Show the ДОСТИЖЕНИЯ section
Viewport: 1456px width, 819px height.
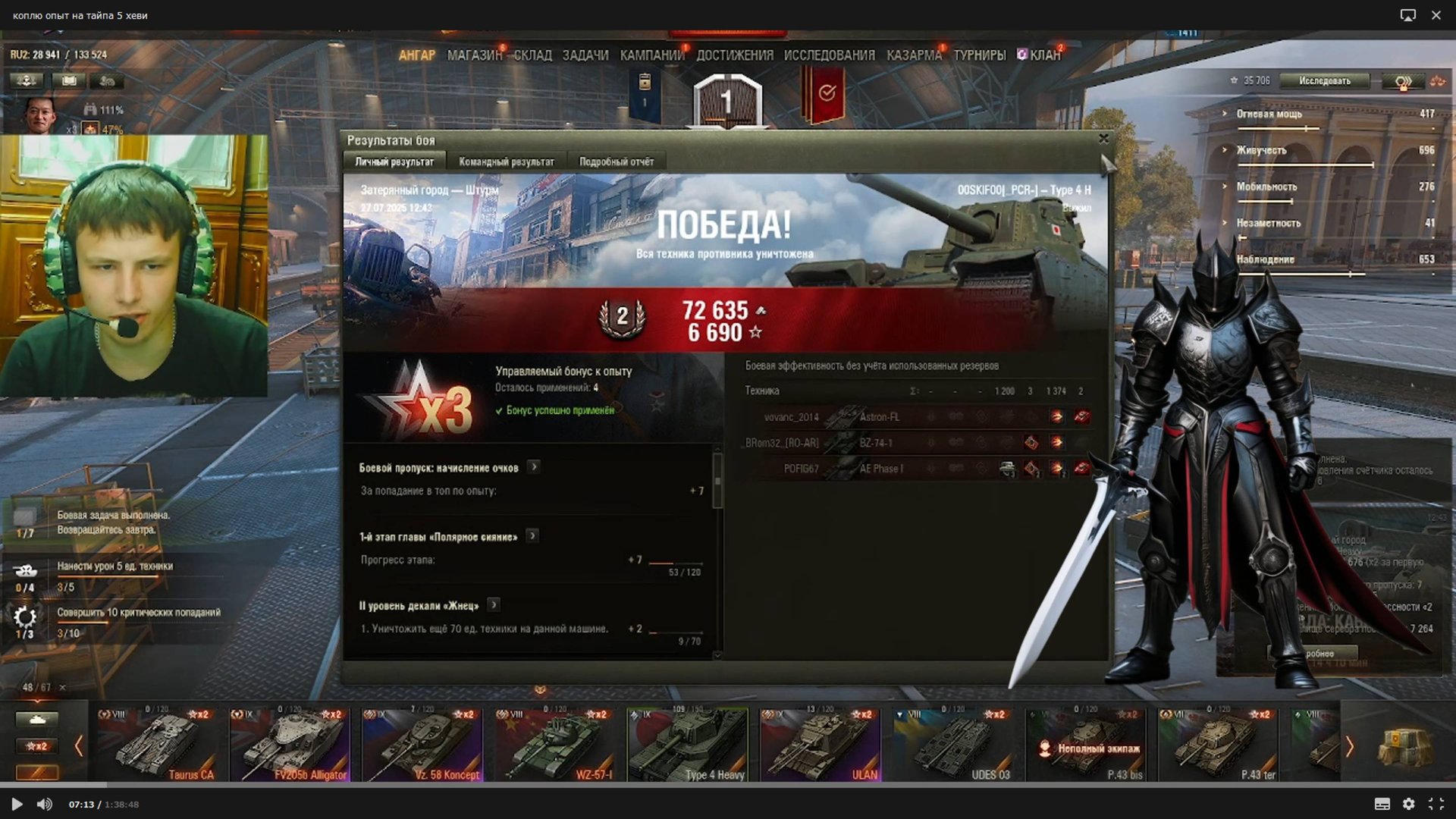point(734,55)
